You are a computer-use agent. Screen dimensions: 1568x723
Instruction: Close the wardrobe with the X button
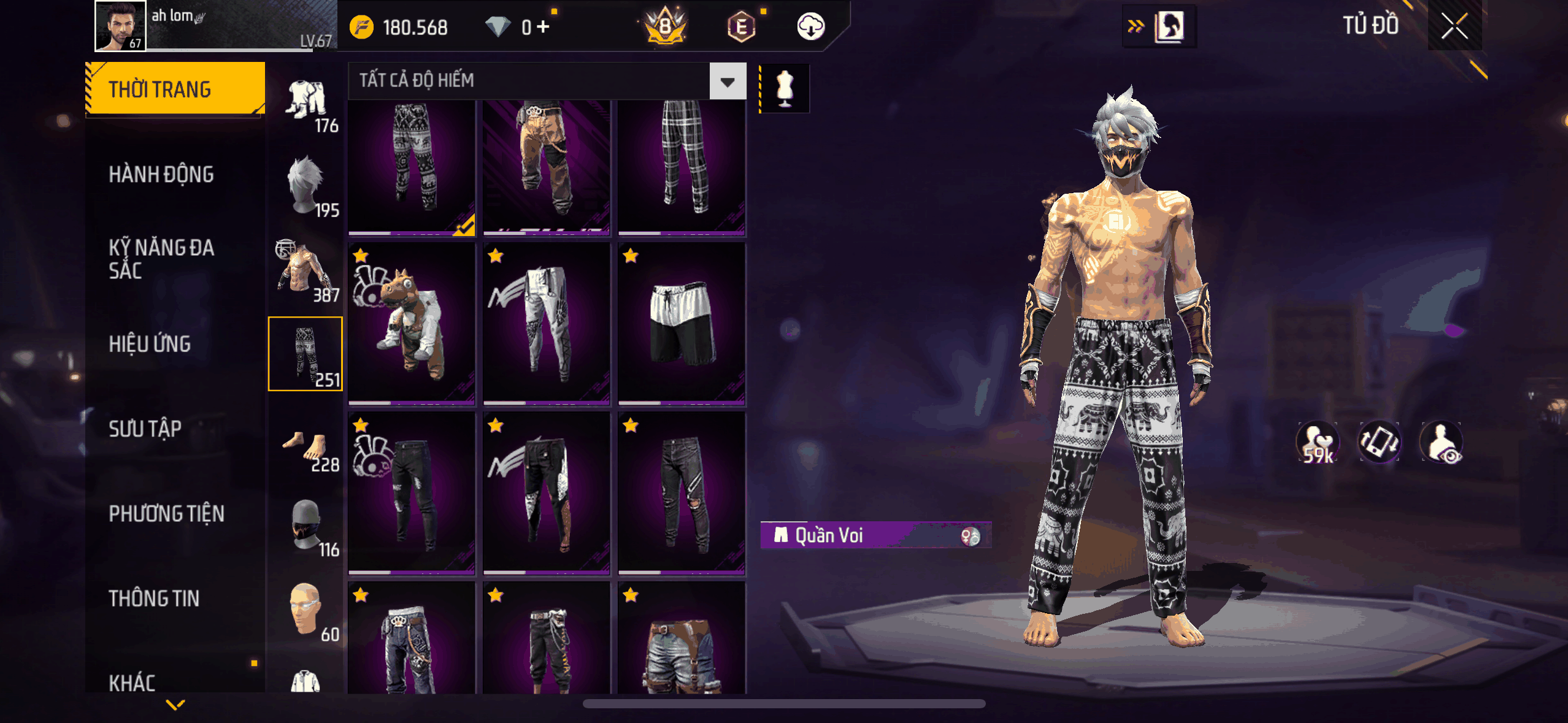(1454, 26)
